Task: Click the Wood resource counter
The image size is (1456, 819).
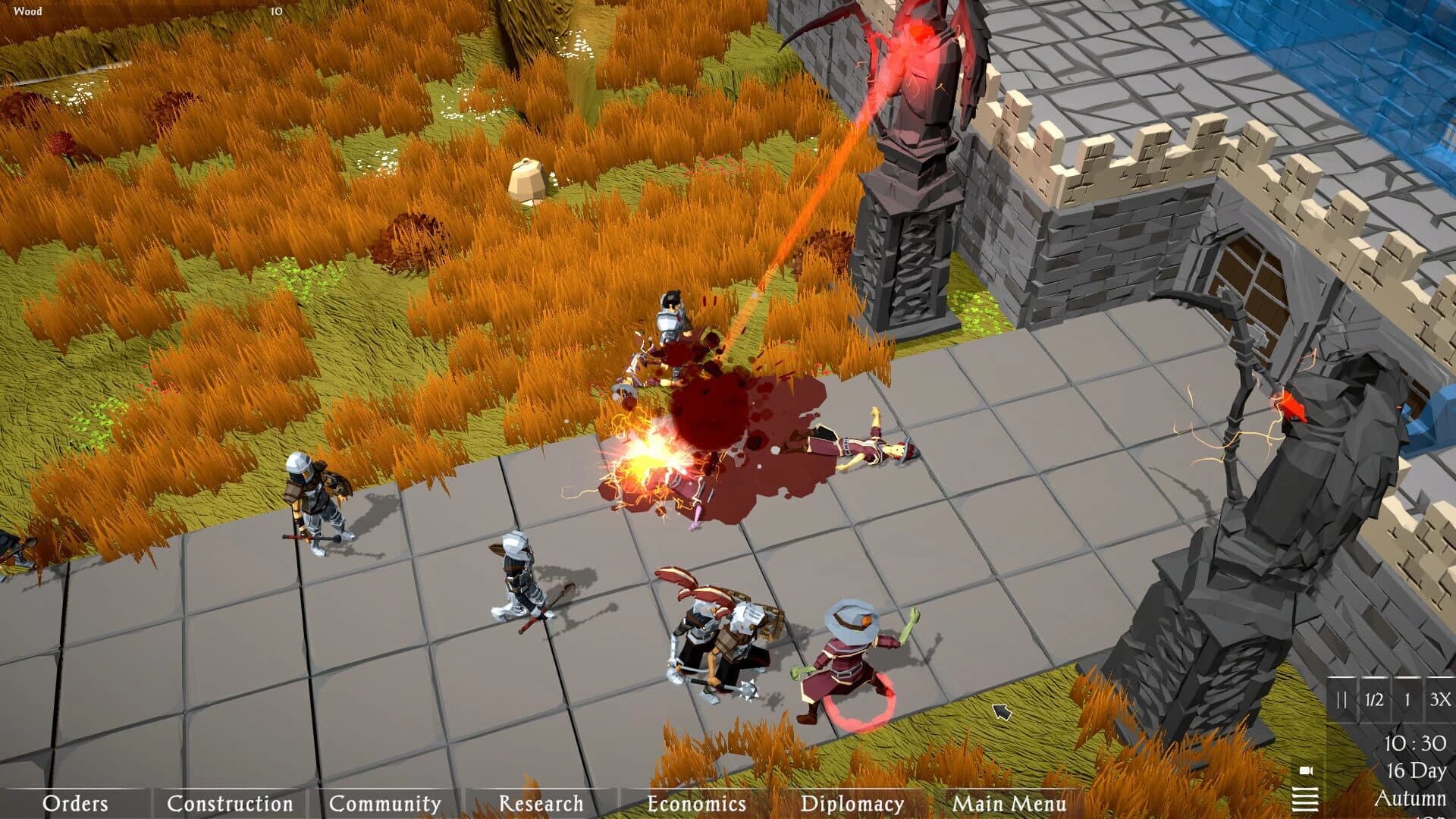Action: click(x=27, y=11)
